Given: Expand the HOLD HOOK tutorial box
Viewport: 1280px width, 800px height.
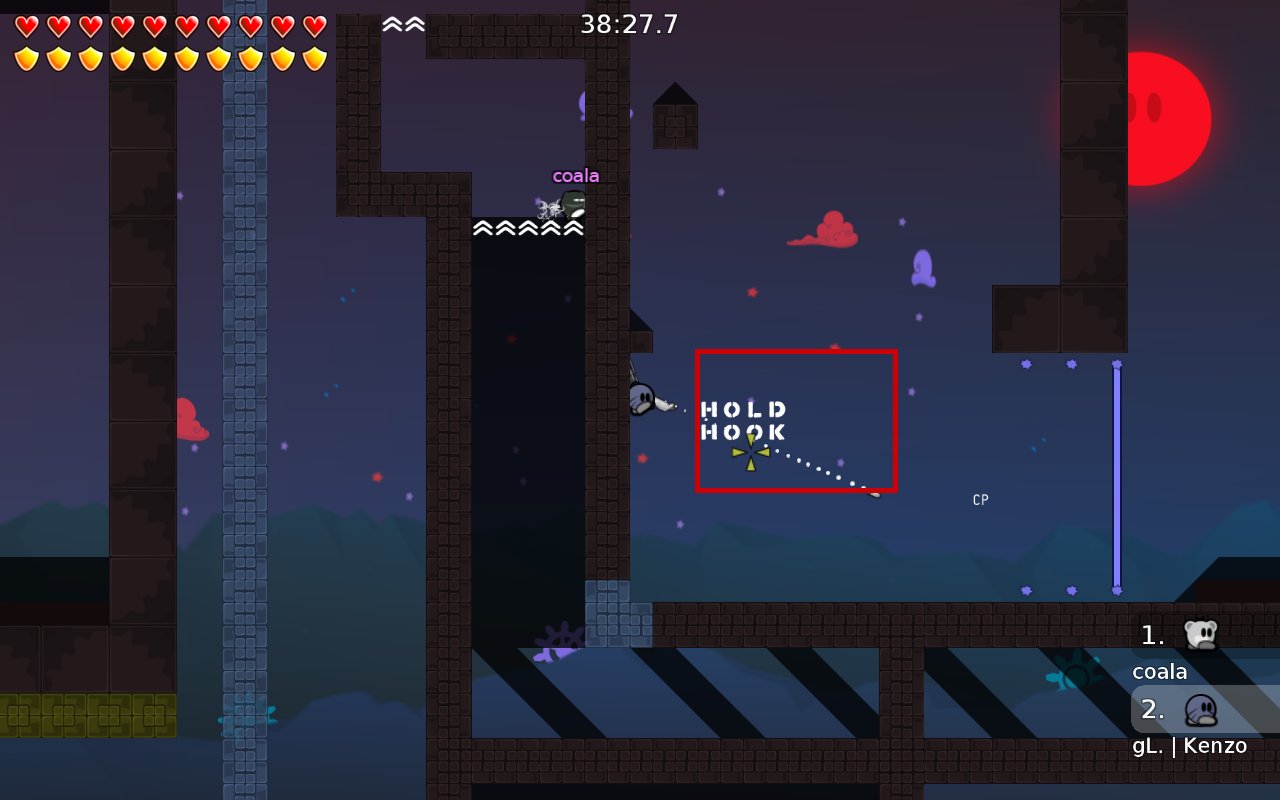Looking at the screenshot, I should [x=745, y=420].
